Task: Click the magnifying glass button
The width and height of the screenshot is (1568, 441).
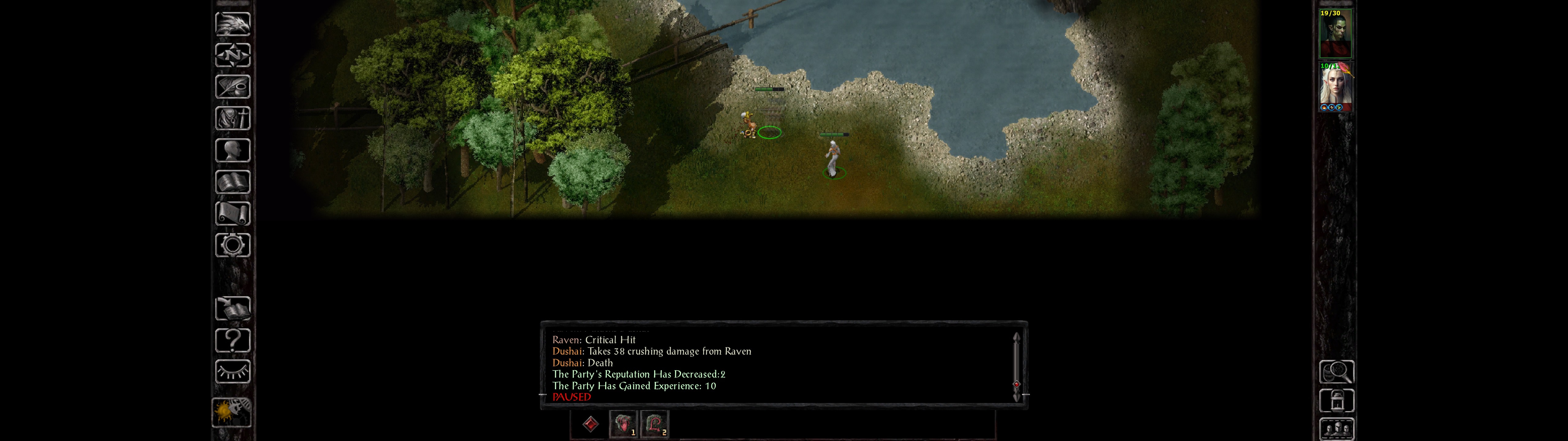Action: [x=1336, y=371]
